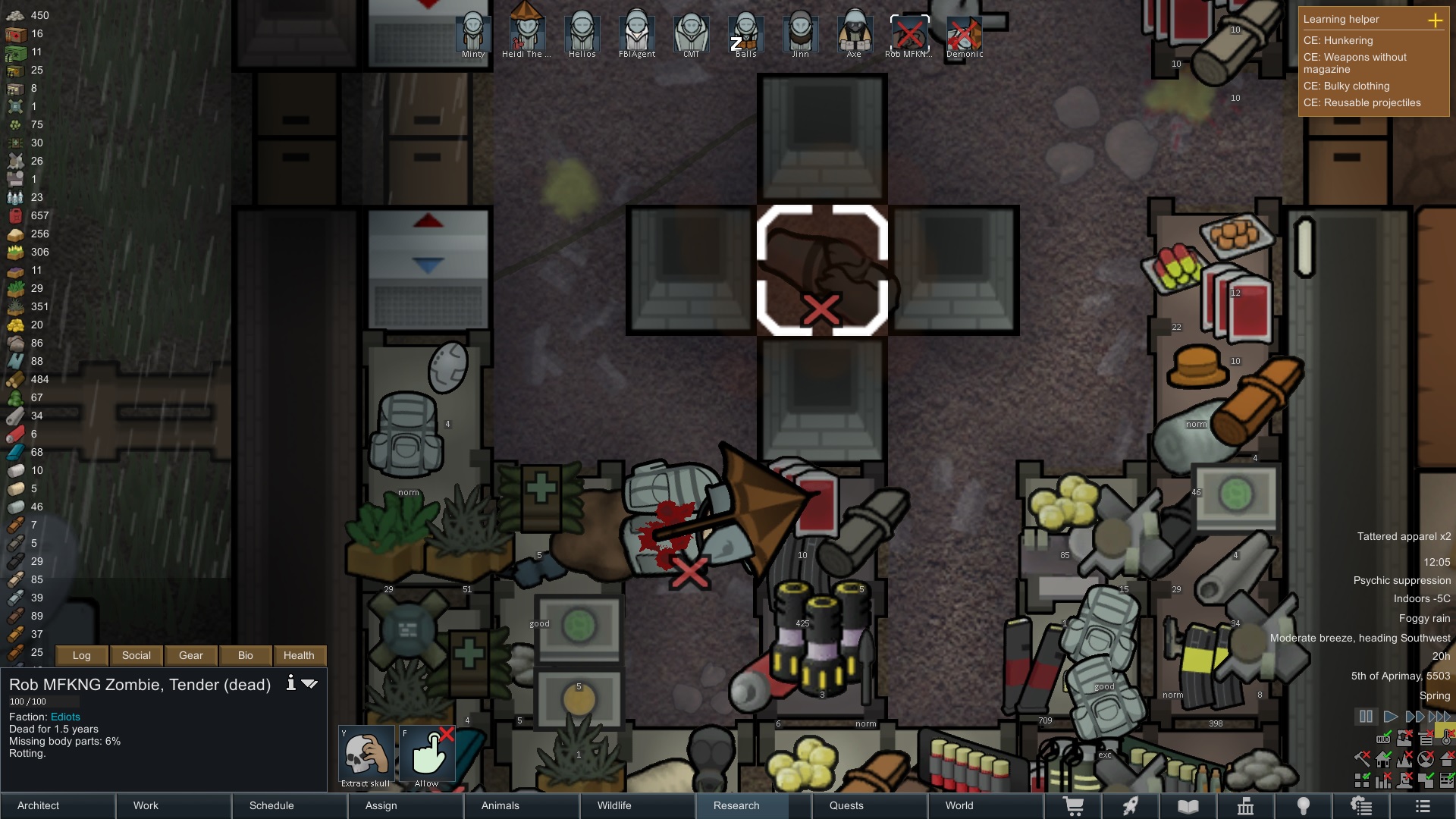Open the factions building icon
Viewport: 1456px width, 819px height.
[1247, 806]
